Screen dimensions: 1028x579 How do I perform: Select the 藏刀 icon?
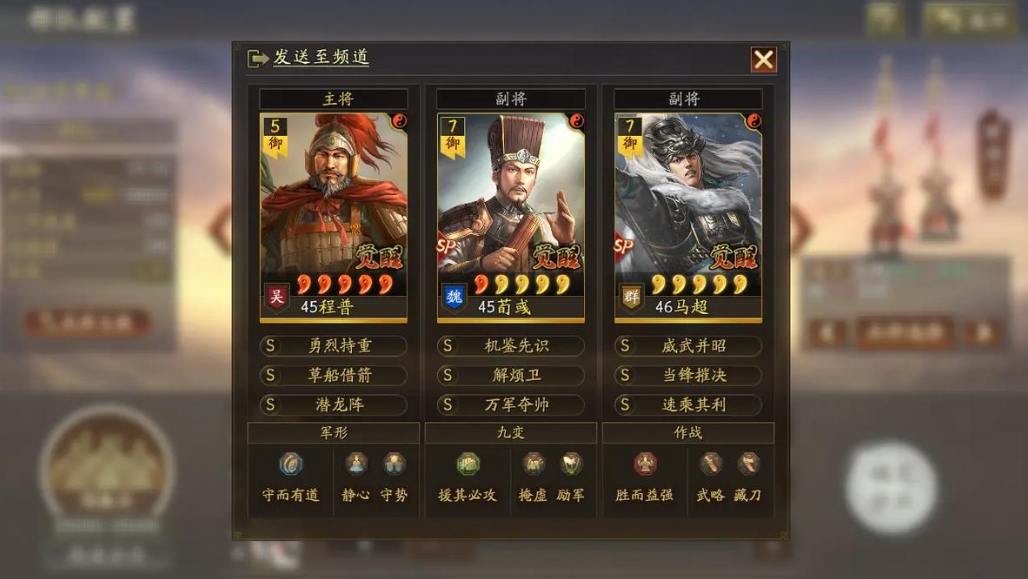748,464
